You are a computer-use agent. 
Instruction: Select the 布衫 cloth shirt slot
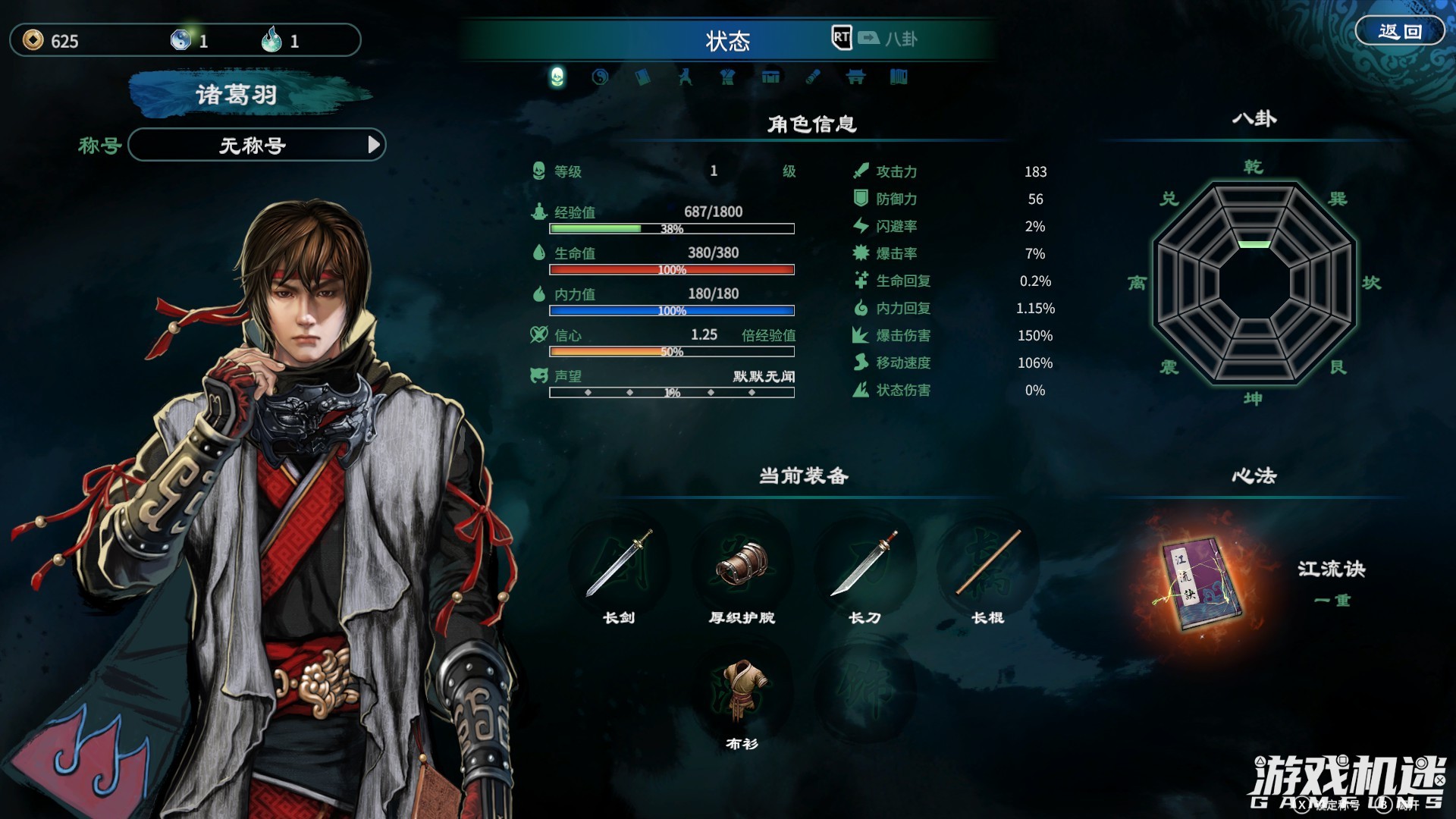click(742, 690)
